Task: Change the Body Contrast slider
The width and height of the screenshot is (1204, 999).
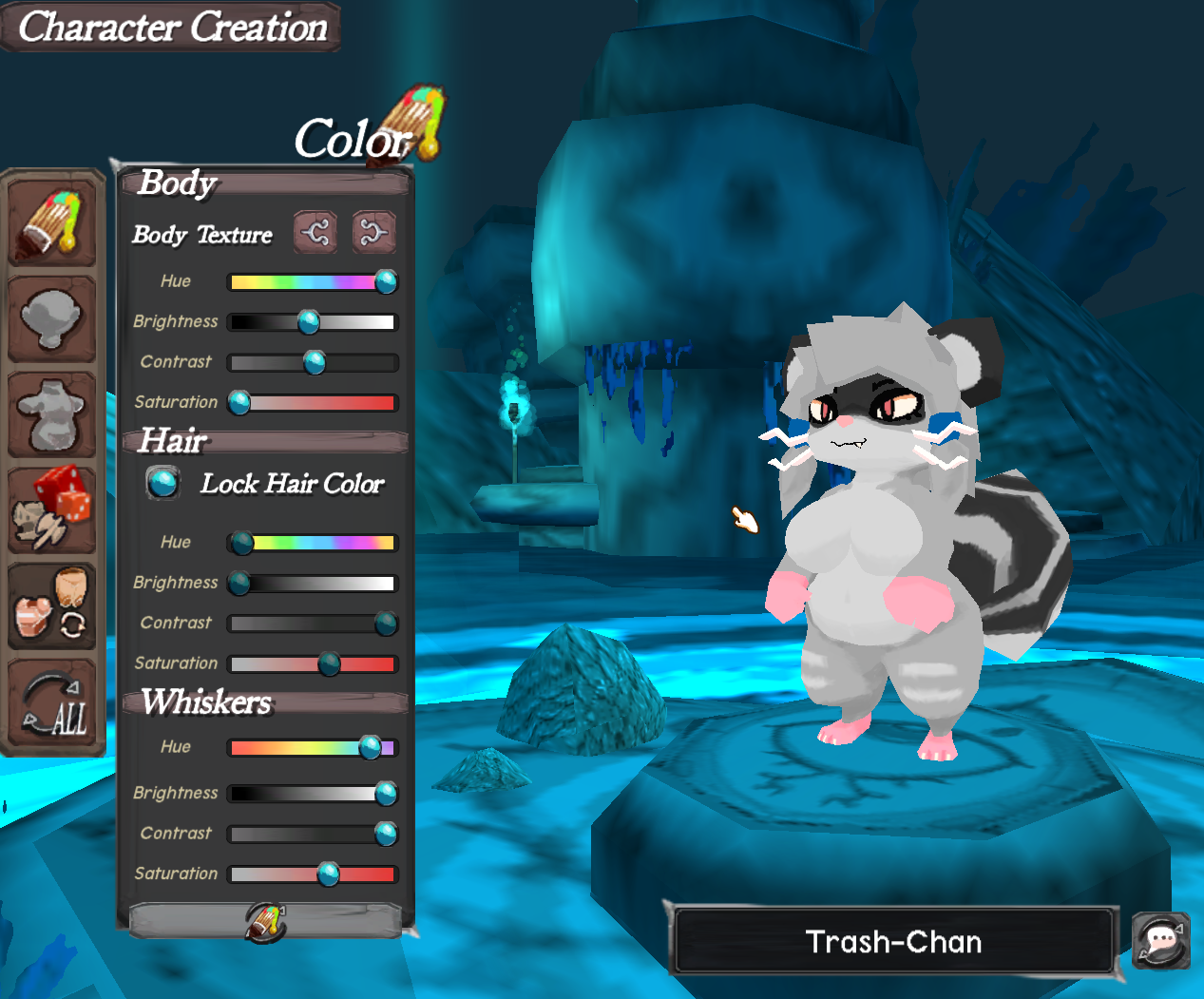Action: (x=314, y=362)
